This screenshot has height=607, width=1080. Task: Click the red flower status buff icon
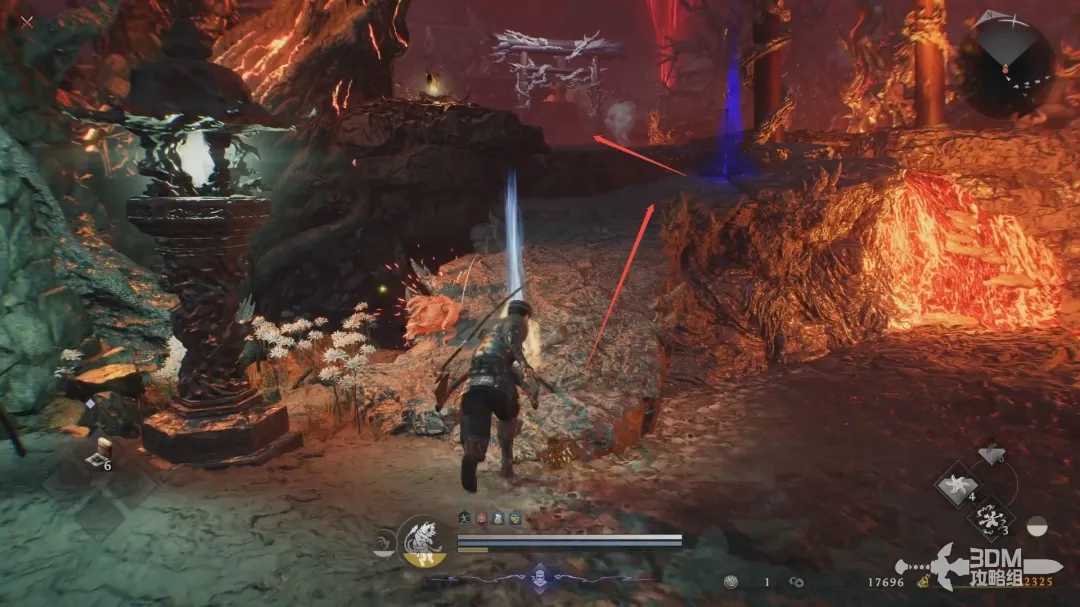pos(482,518)
